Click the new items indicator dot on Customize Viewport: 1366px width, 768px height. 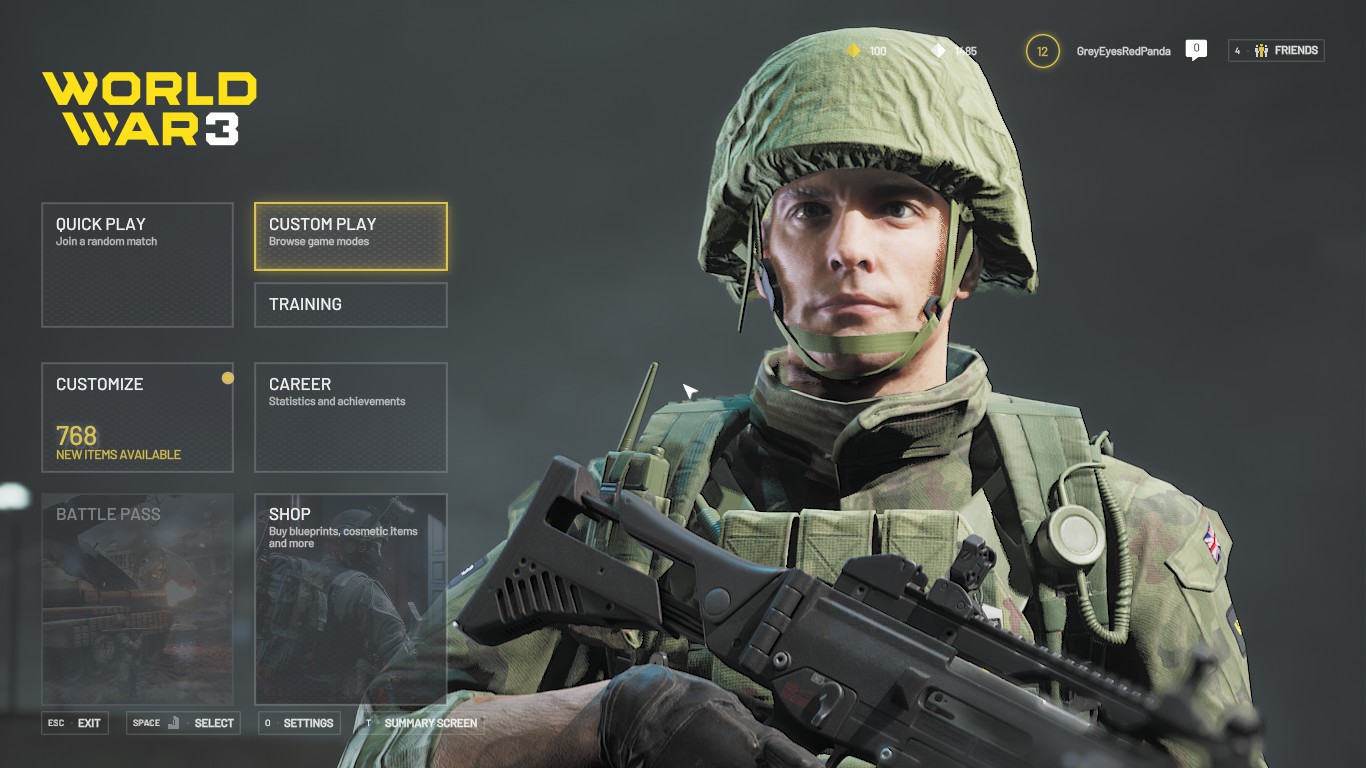tap(227, 378)
